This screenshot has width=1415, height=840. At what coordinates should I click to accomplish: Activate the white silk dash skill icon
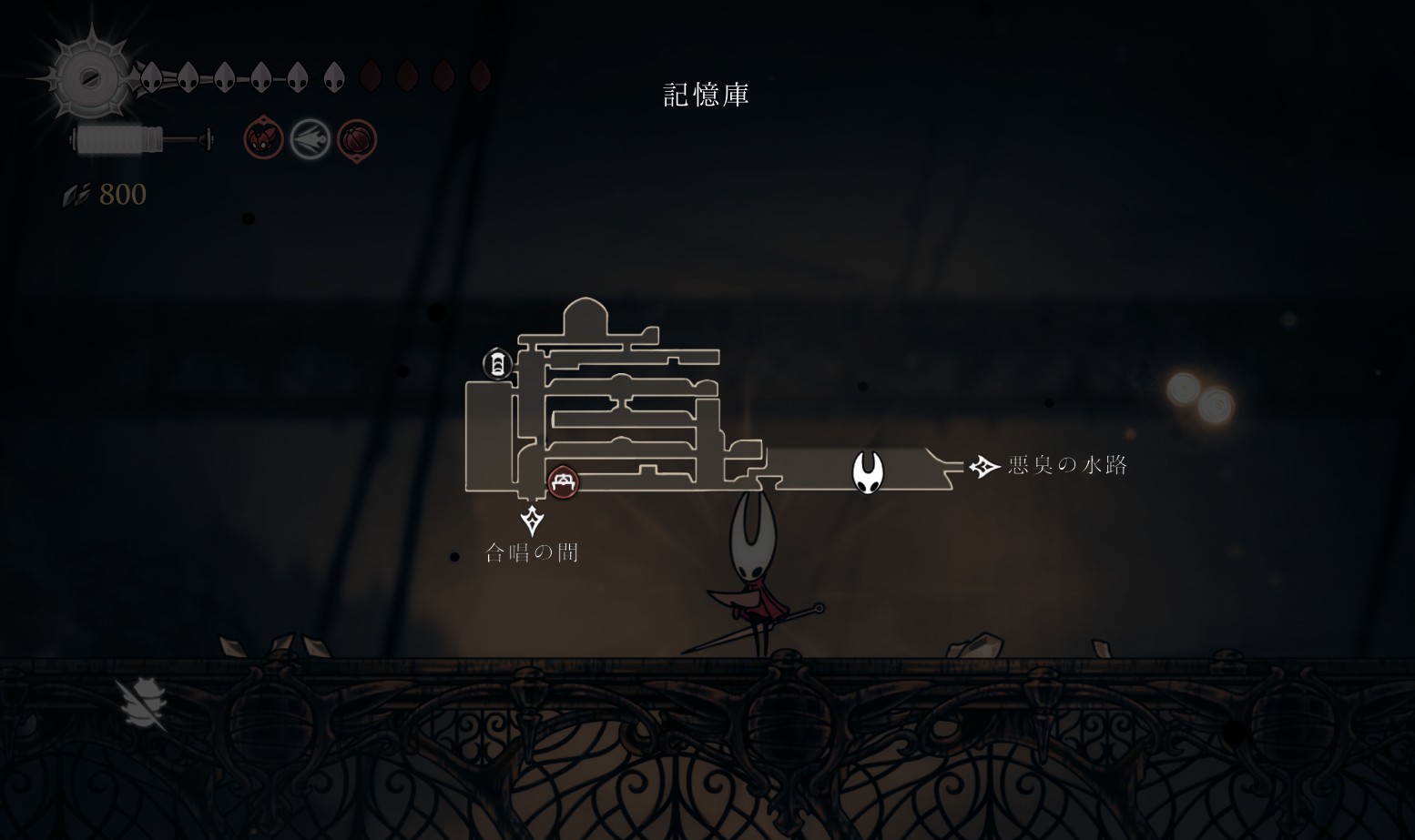(310, 139)
